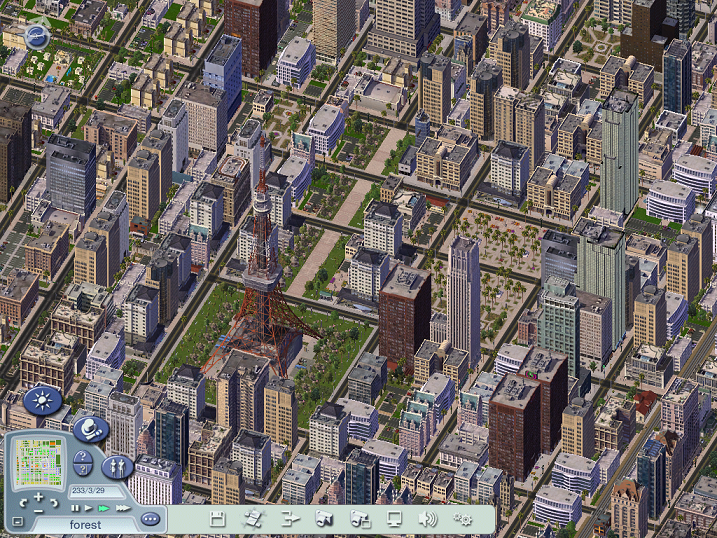
Task: Take a snapshot with the camera icon
Action: point(324,518)
